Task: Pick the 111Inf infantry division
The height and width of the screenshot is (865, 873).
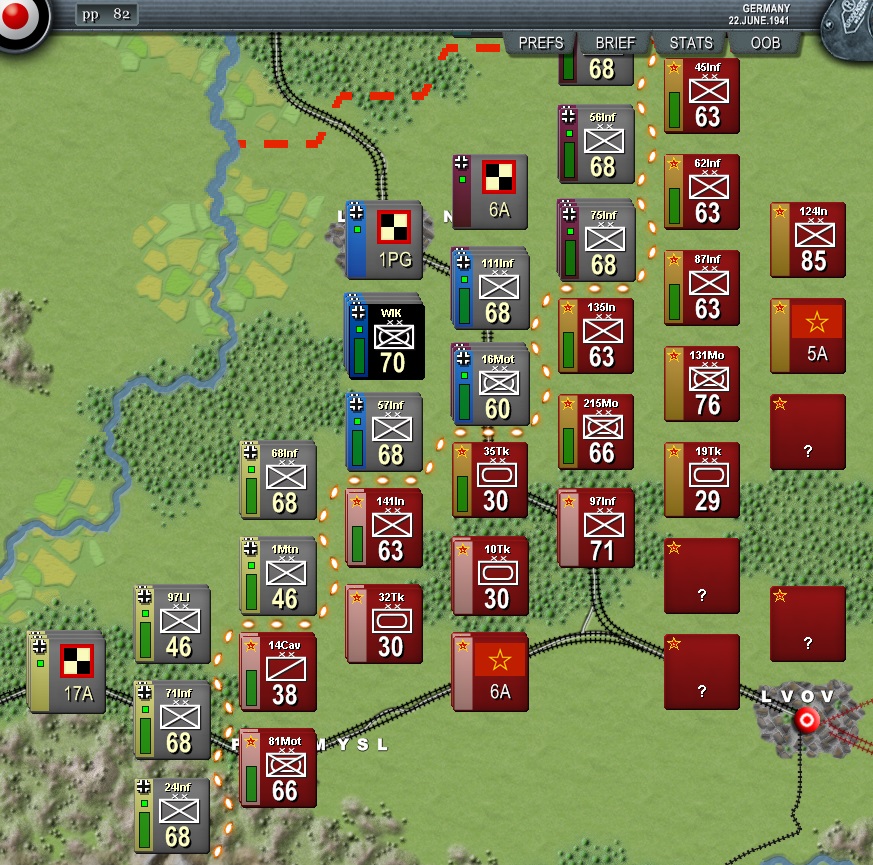Action: (x=494, y=290)
